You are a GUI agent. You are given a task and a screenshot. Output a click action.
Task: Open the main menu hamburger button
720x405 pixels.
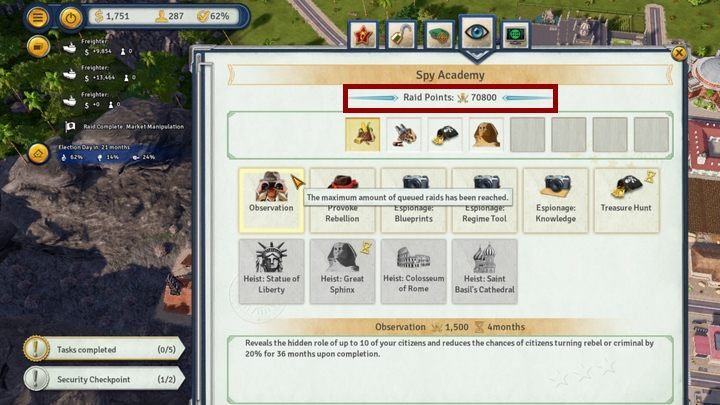click(x=39, y=17)
